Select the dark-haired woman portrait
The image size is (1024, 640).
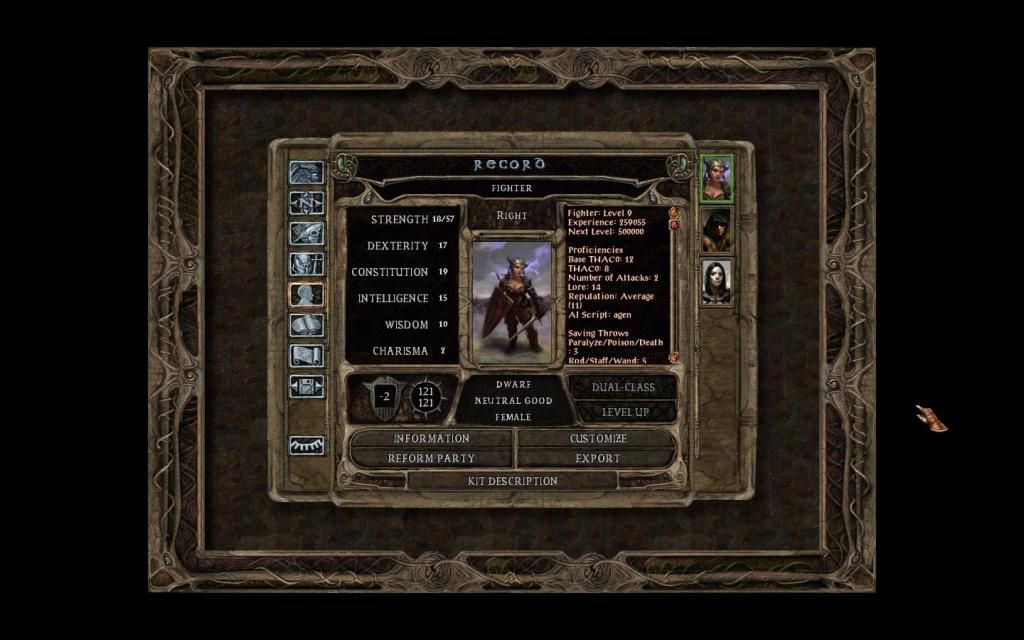[x=716, y=281]
